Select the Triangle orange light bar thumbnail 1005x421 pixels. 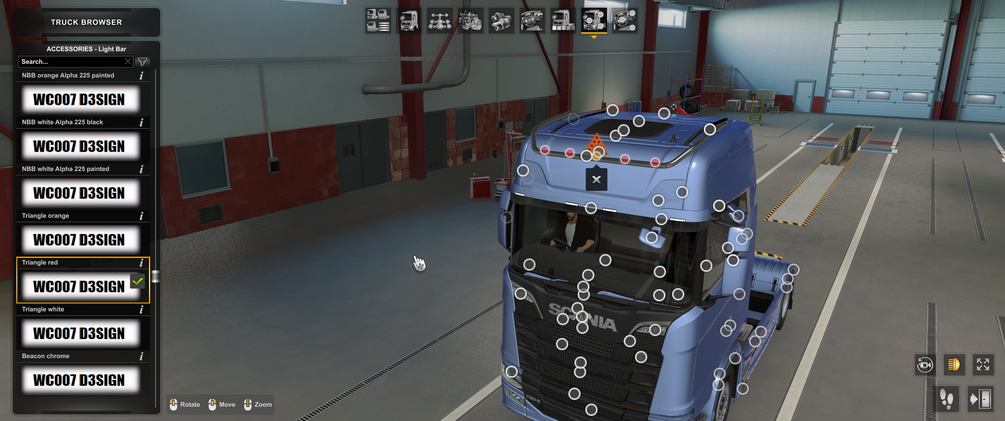[x=79, y=240]
